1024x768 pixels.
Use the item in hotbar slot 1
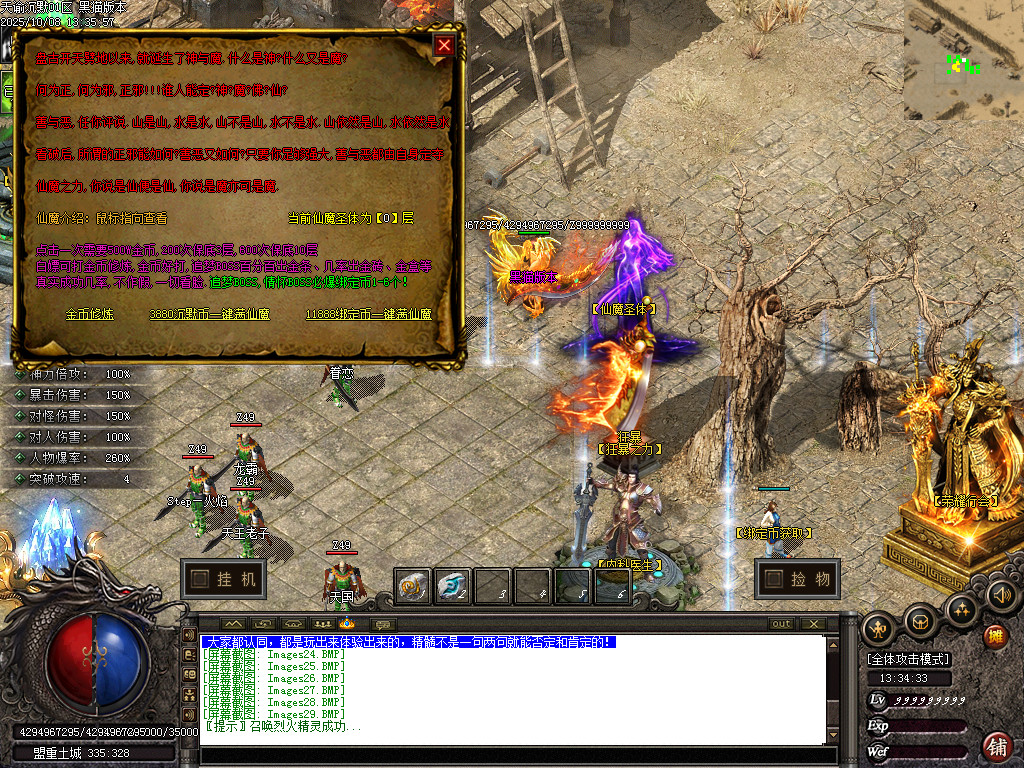412,587
